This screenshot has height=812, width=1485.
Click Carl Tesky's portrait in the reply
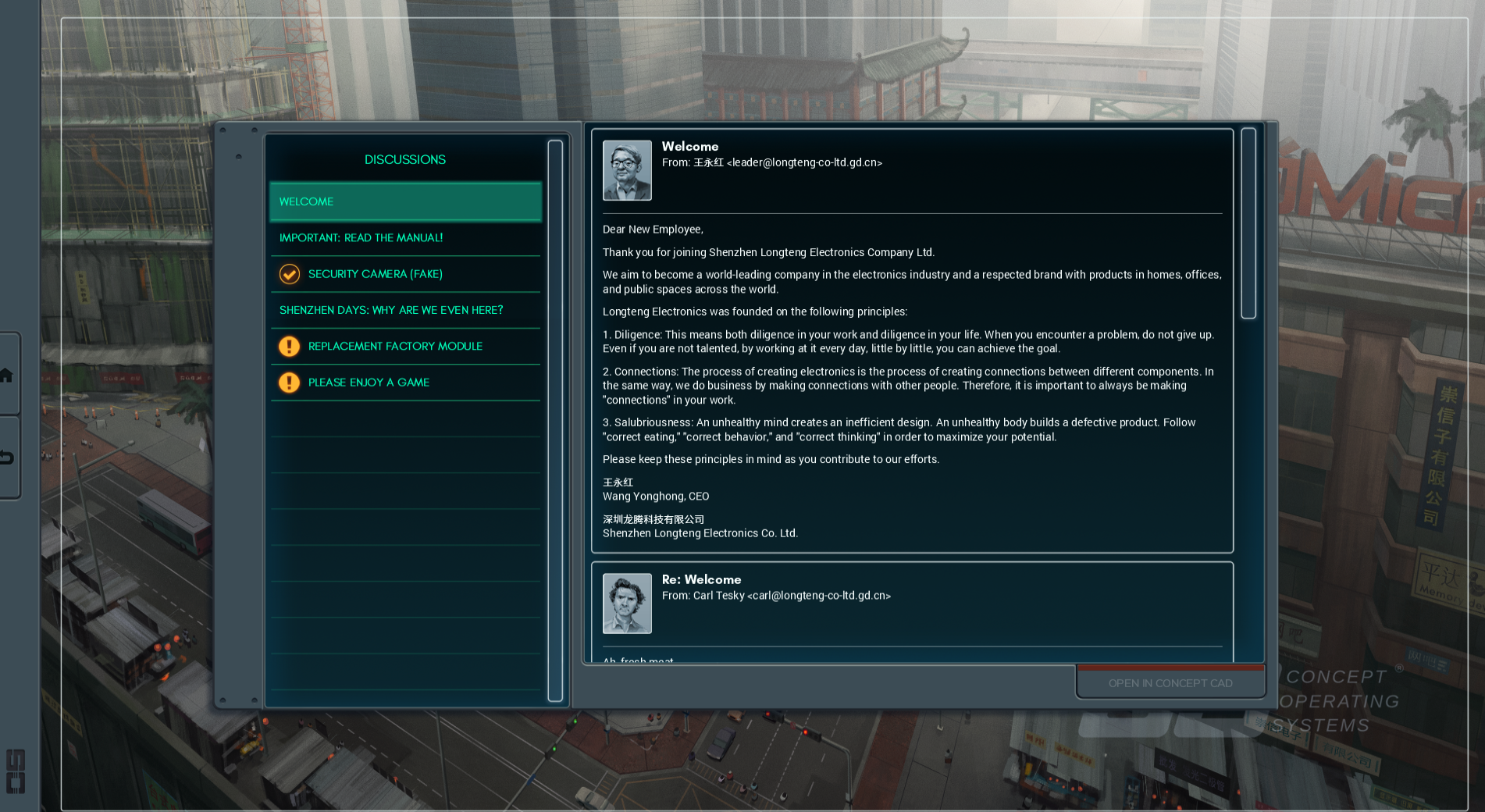click(627, 604)
